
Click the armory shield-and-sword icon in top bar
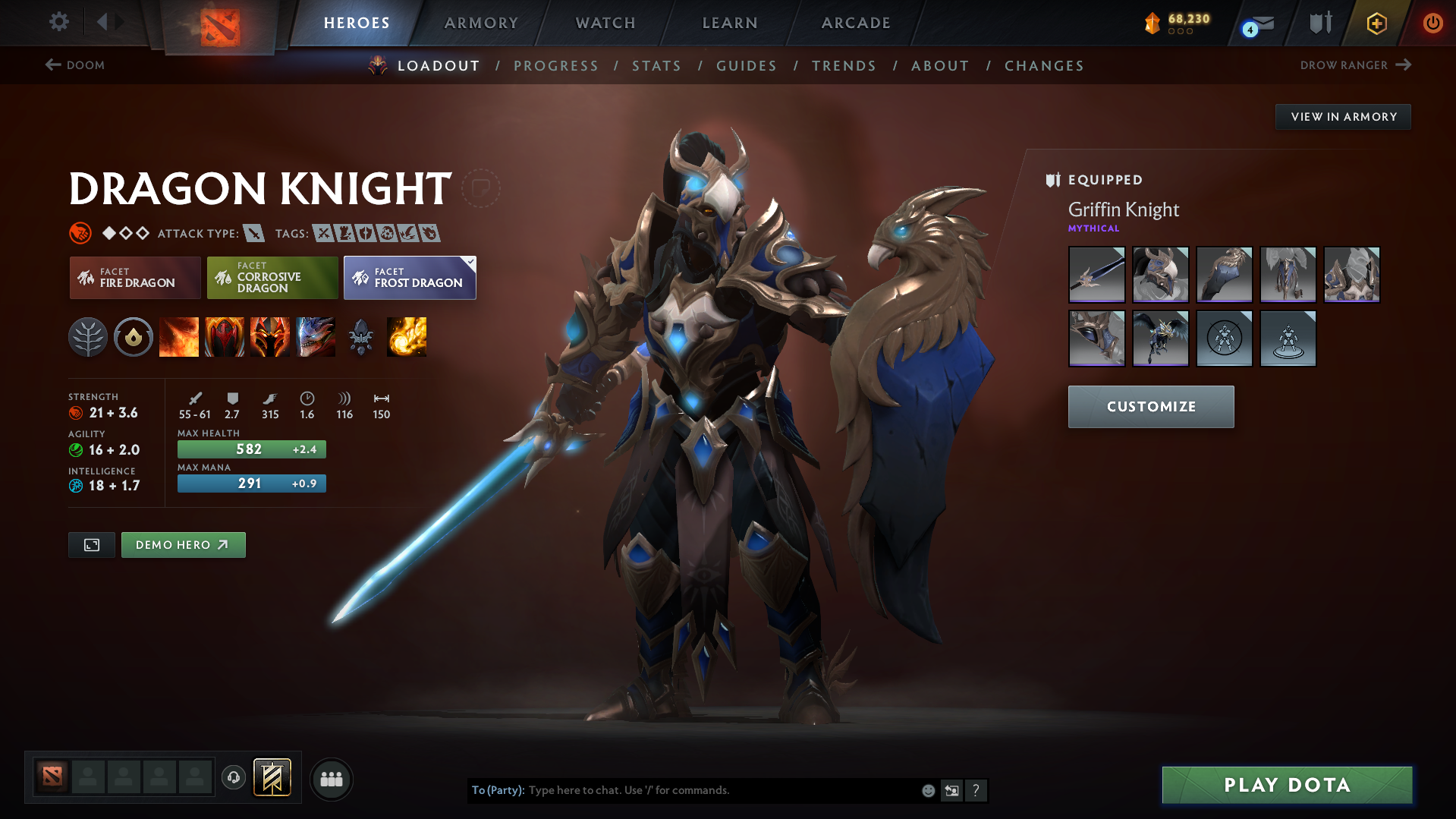point(1319,23)
